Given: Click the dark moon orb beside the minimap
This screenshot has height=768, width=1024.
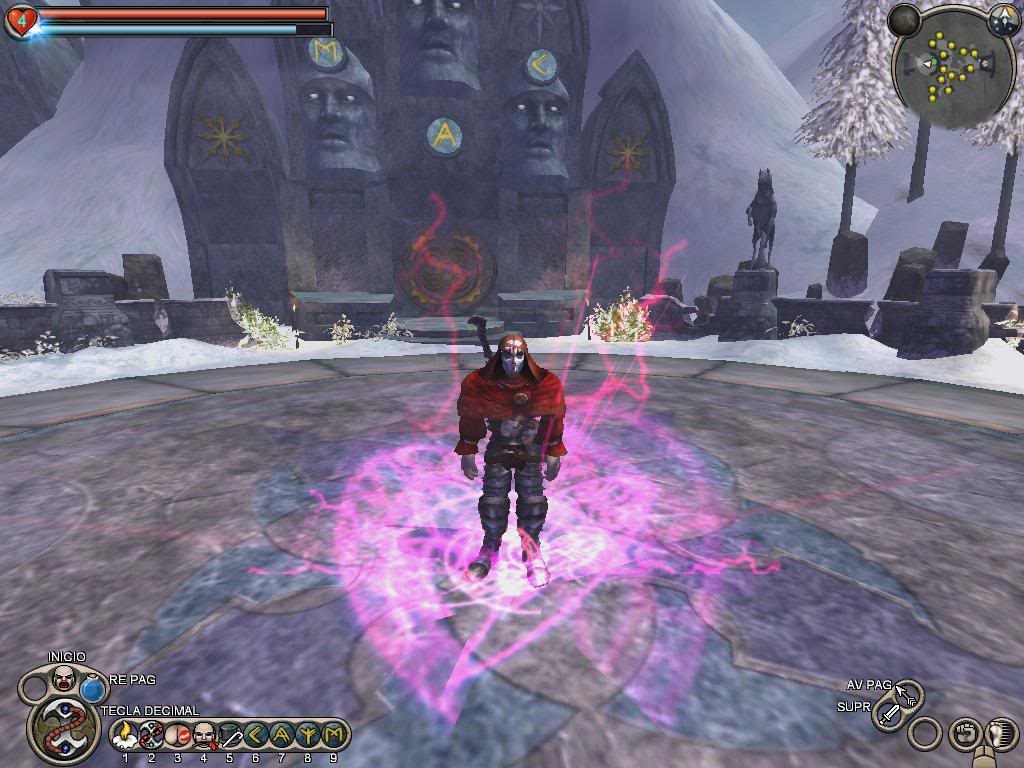Looking at the screenshot, I should coord(904,19).
